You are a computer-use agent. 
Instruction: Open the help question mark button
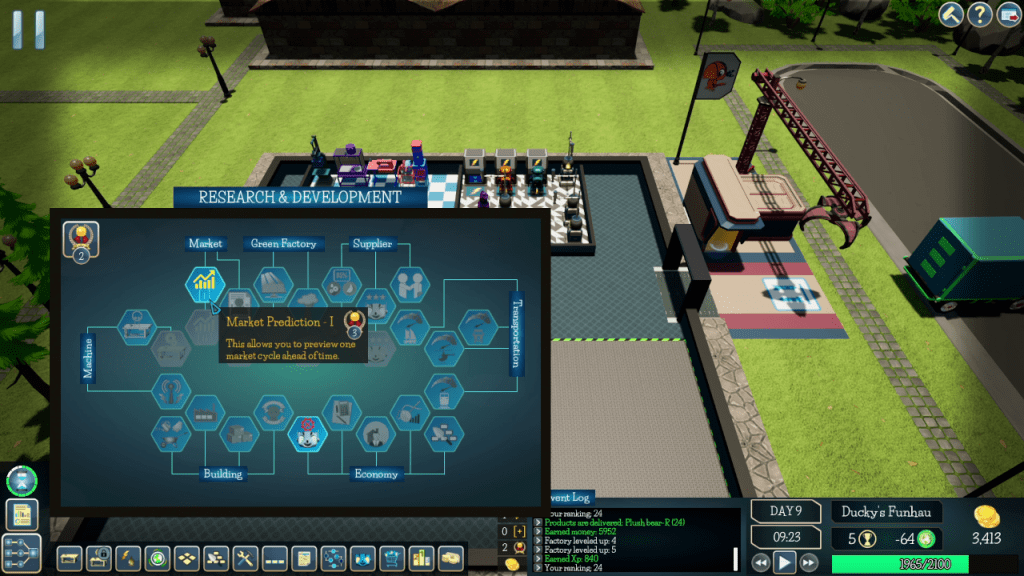[980, 15]
